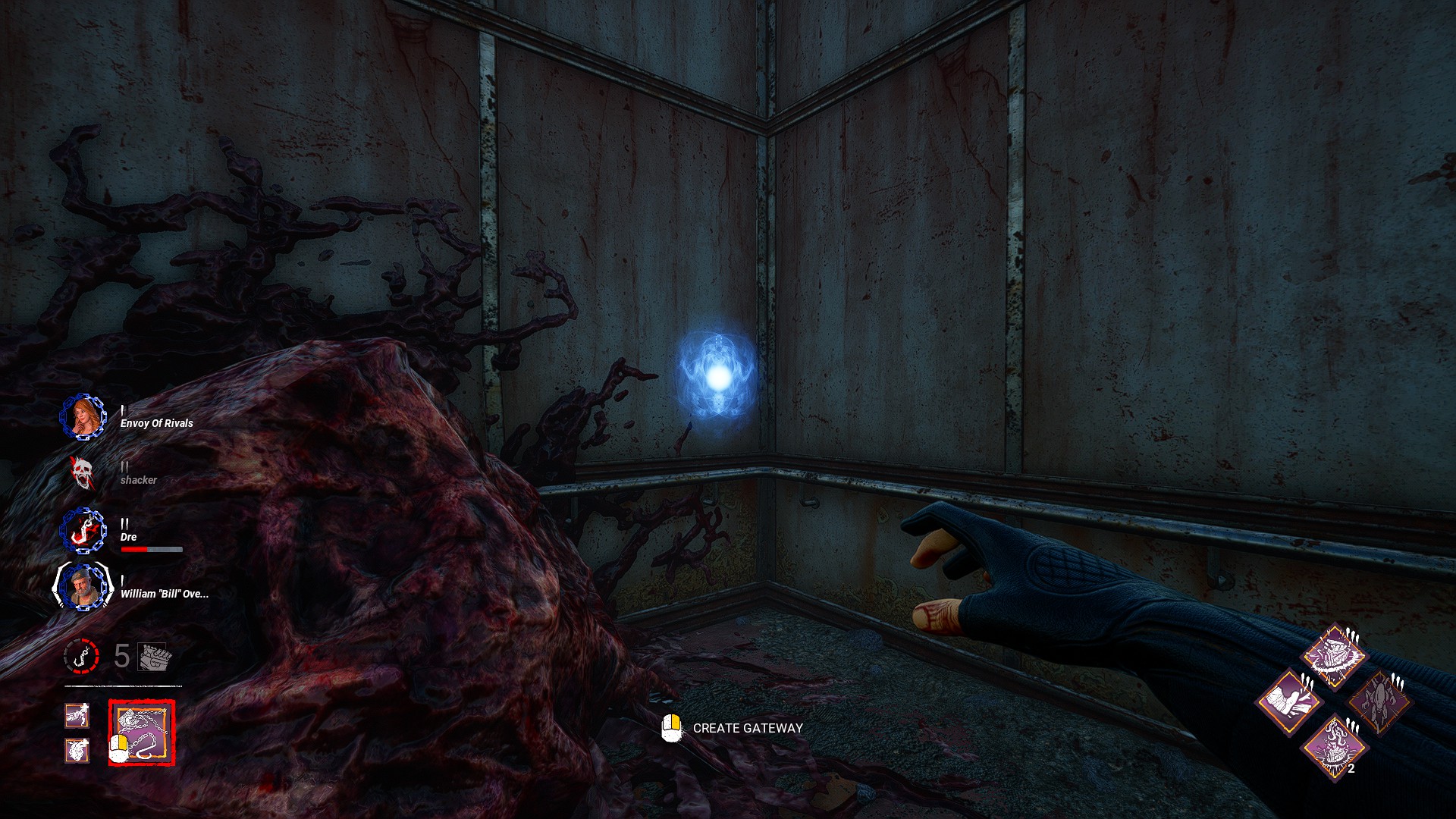The height and width of the screenshot is (819, 1456).
Task: Click the hand-striking perk diamond
Action: tap(1288, 701)
